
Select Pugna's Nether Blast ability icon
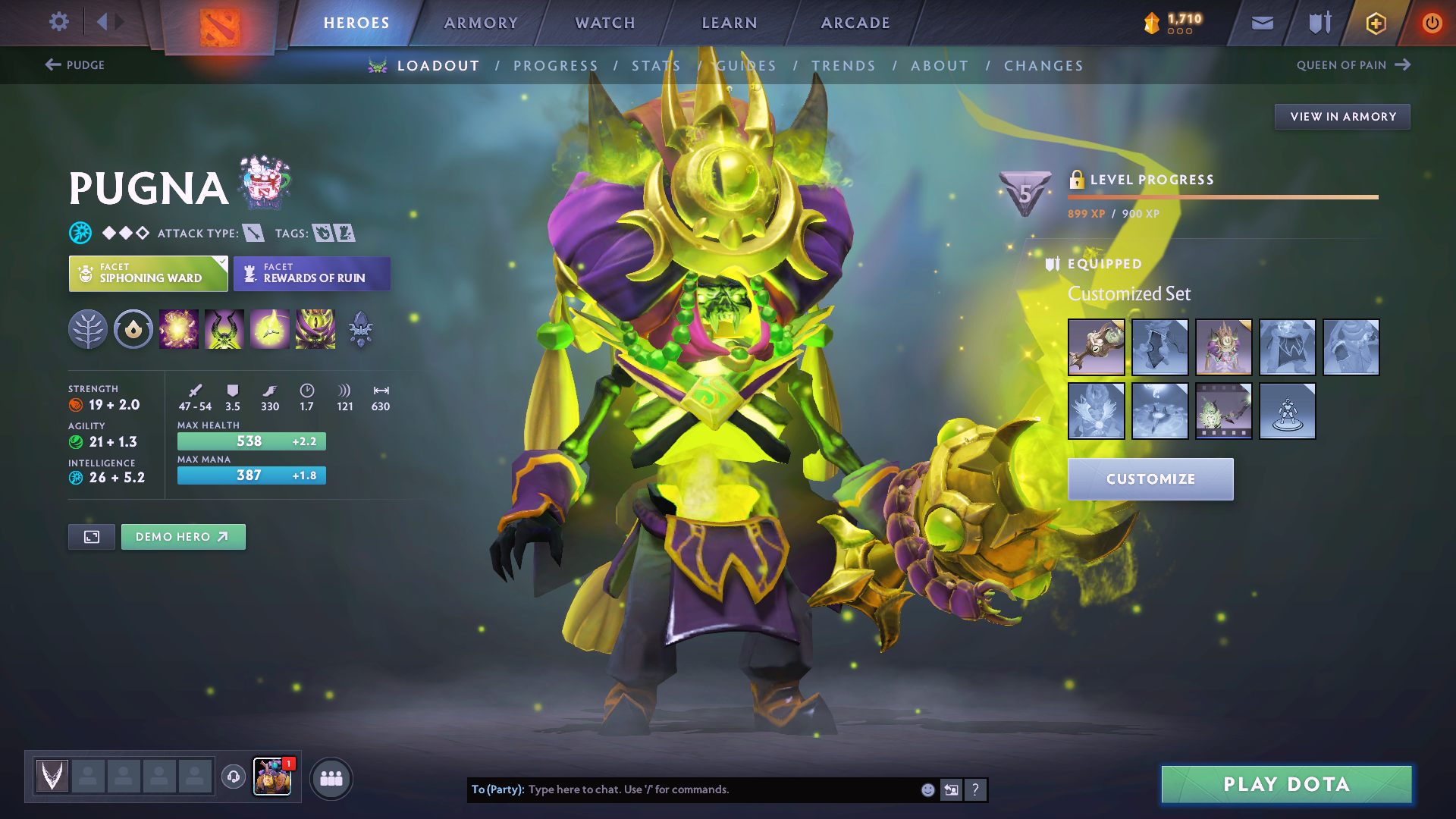[178, 329]
